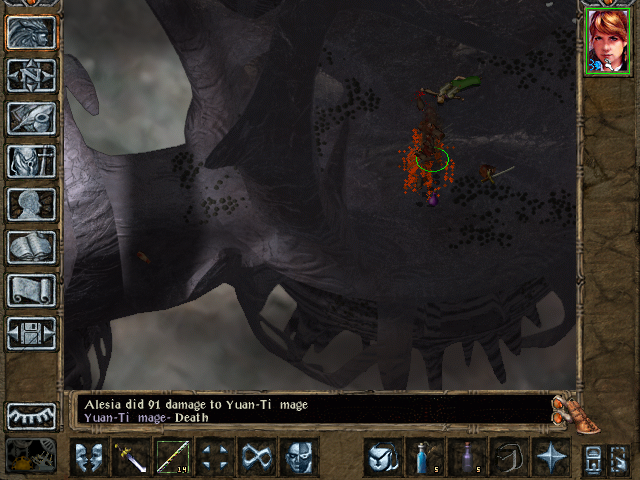Click the closed-eye rest button
Image resolution: width=640 pixels, height=480 pixels.
point(31,416)
